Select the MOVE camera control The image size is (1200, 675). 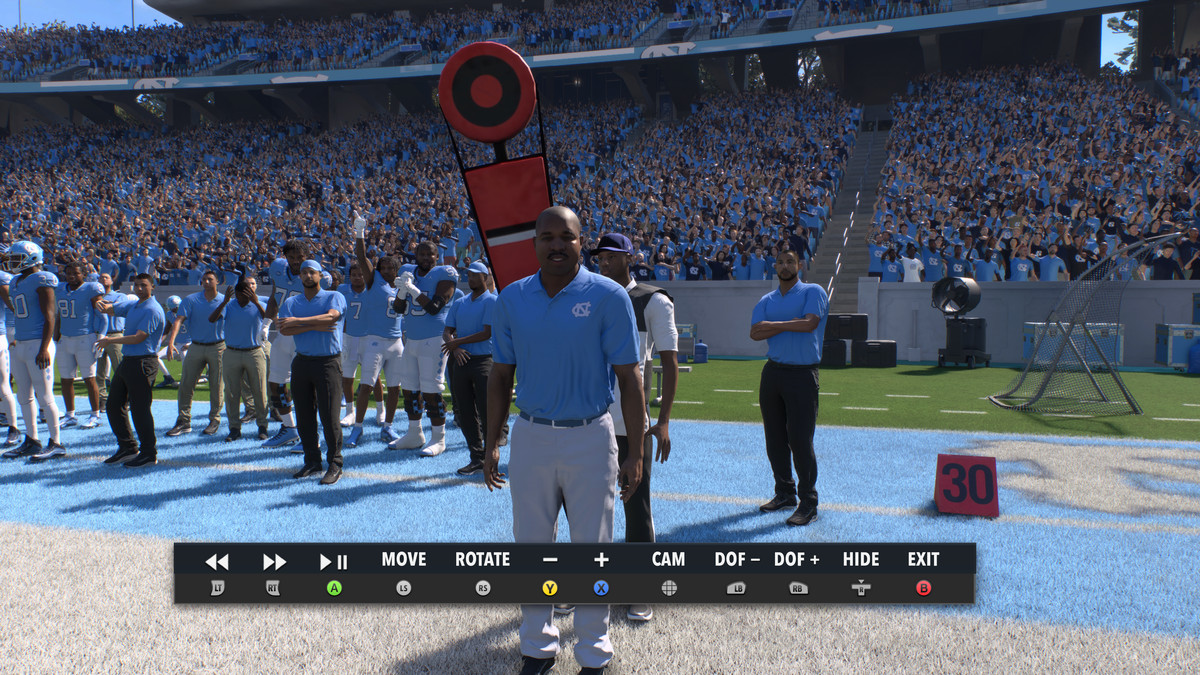coord(404,560)
